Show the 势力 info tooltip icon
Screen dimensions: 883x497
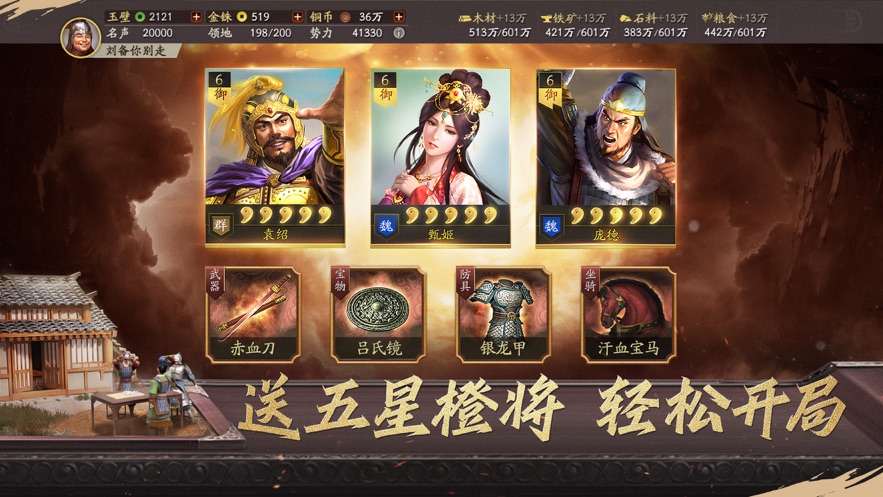click(399, 33)
